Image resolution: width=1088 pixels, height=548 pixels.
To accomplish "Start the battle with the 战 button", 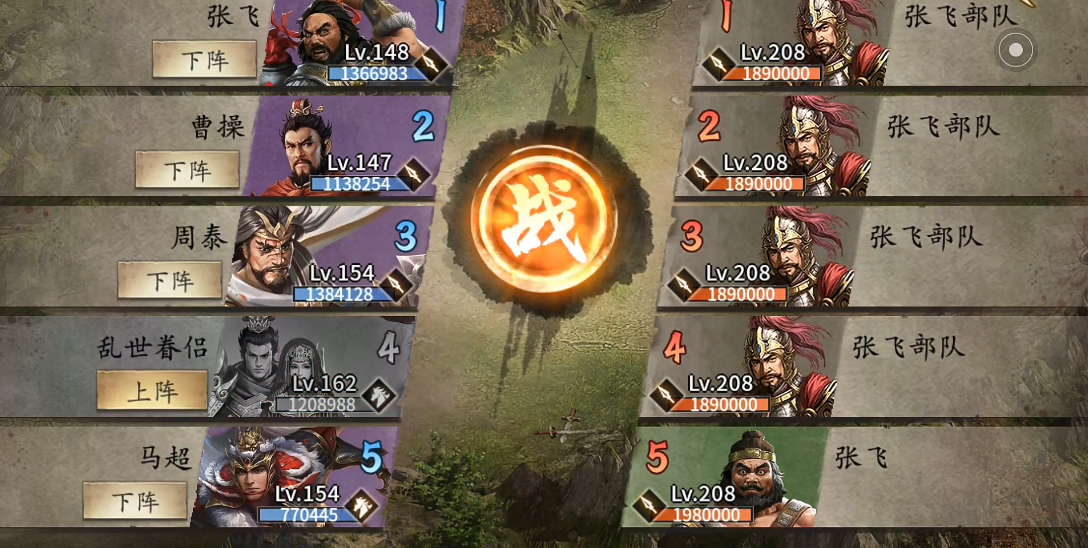I will tap(543, 220).
